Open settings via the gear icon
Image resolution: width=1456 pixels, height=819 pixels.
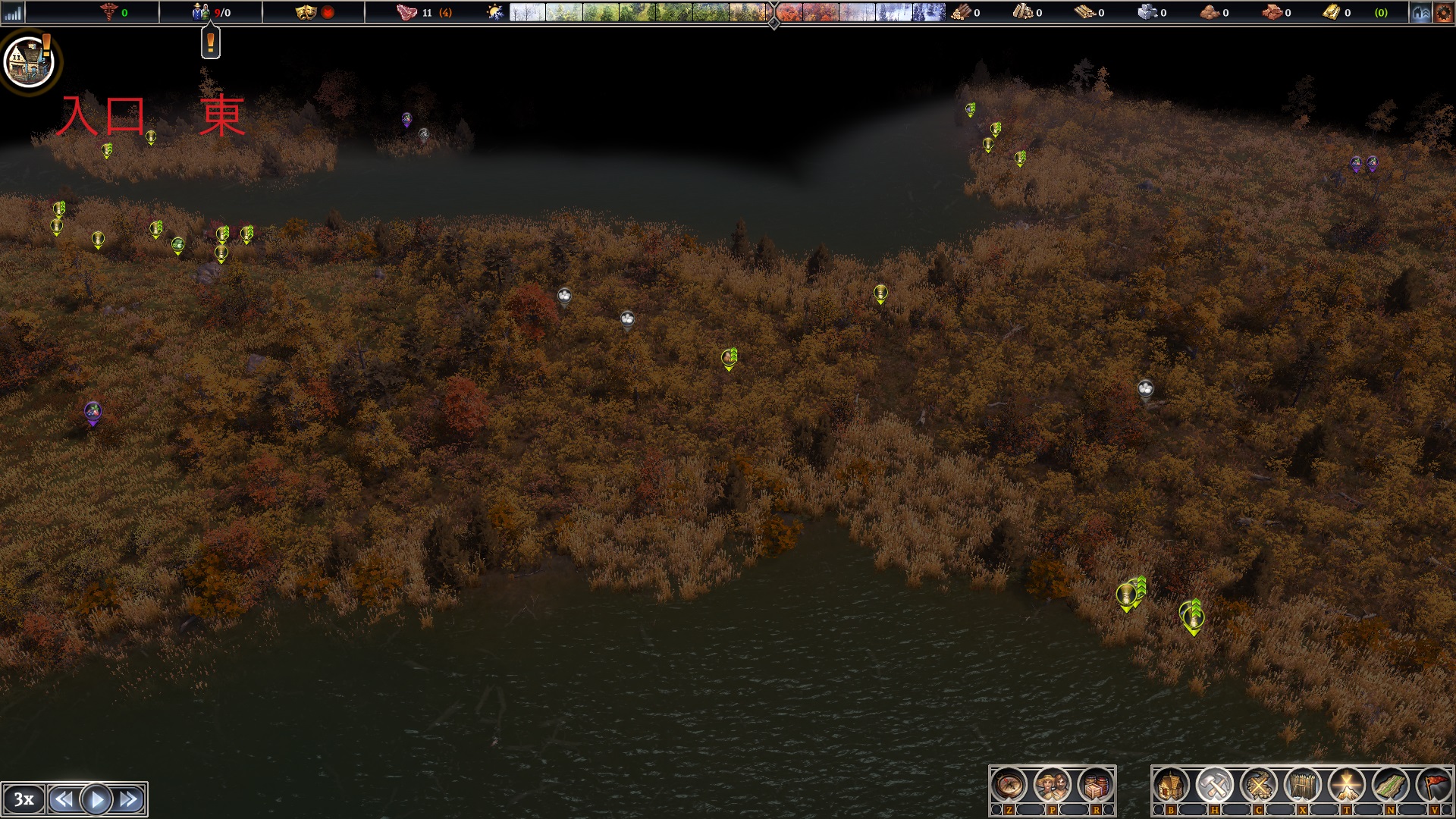click(1444, 13)
